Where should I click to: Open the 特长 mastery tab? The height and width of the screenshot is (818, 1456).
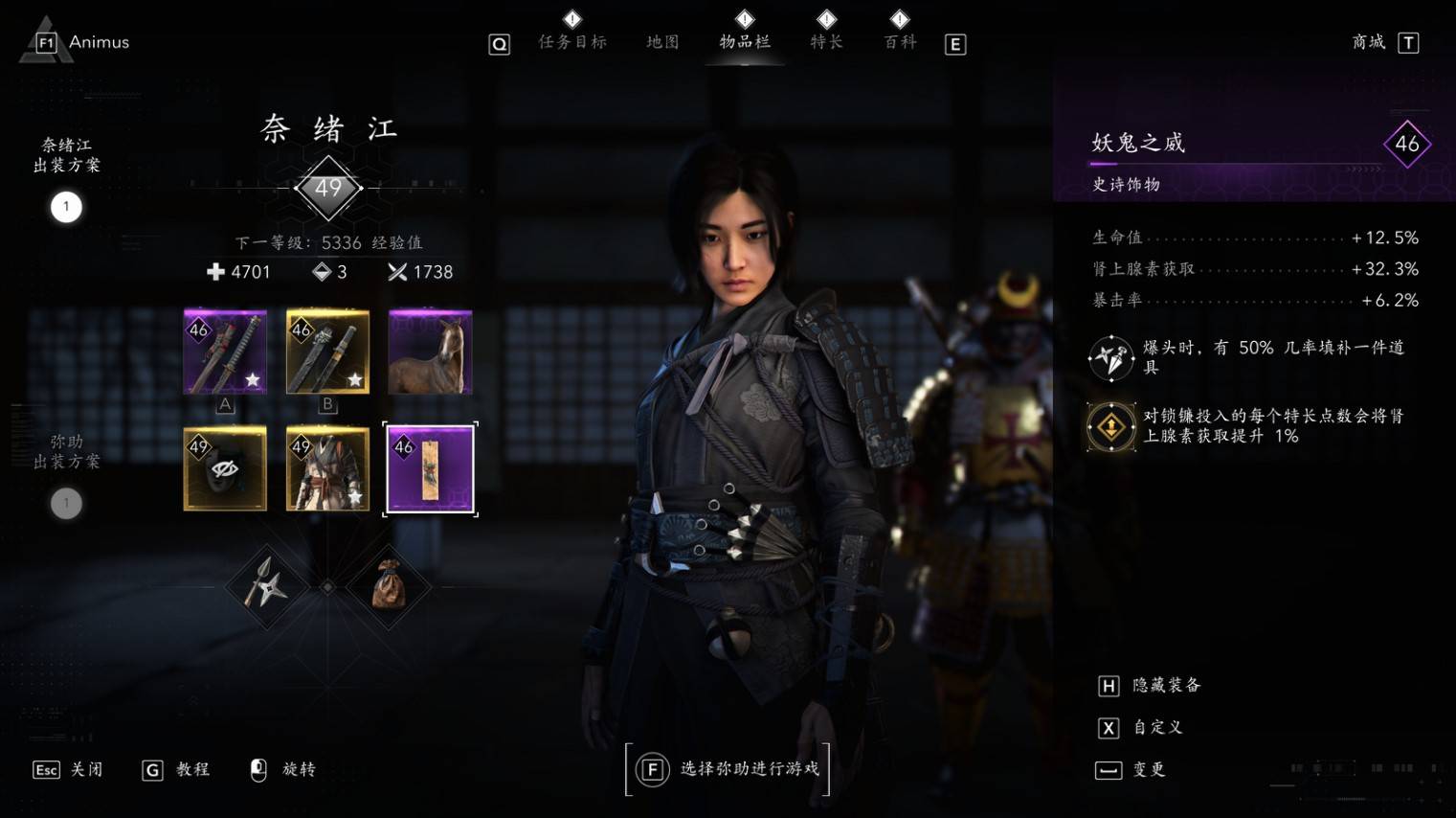pos(826,41)
